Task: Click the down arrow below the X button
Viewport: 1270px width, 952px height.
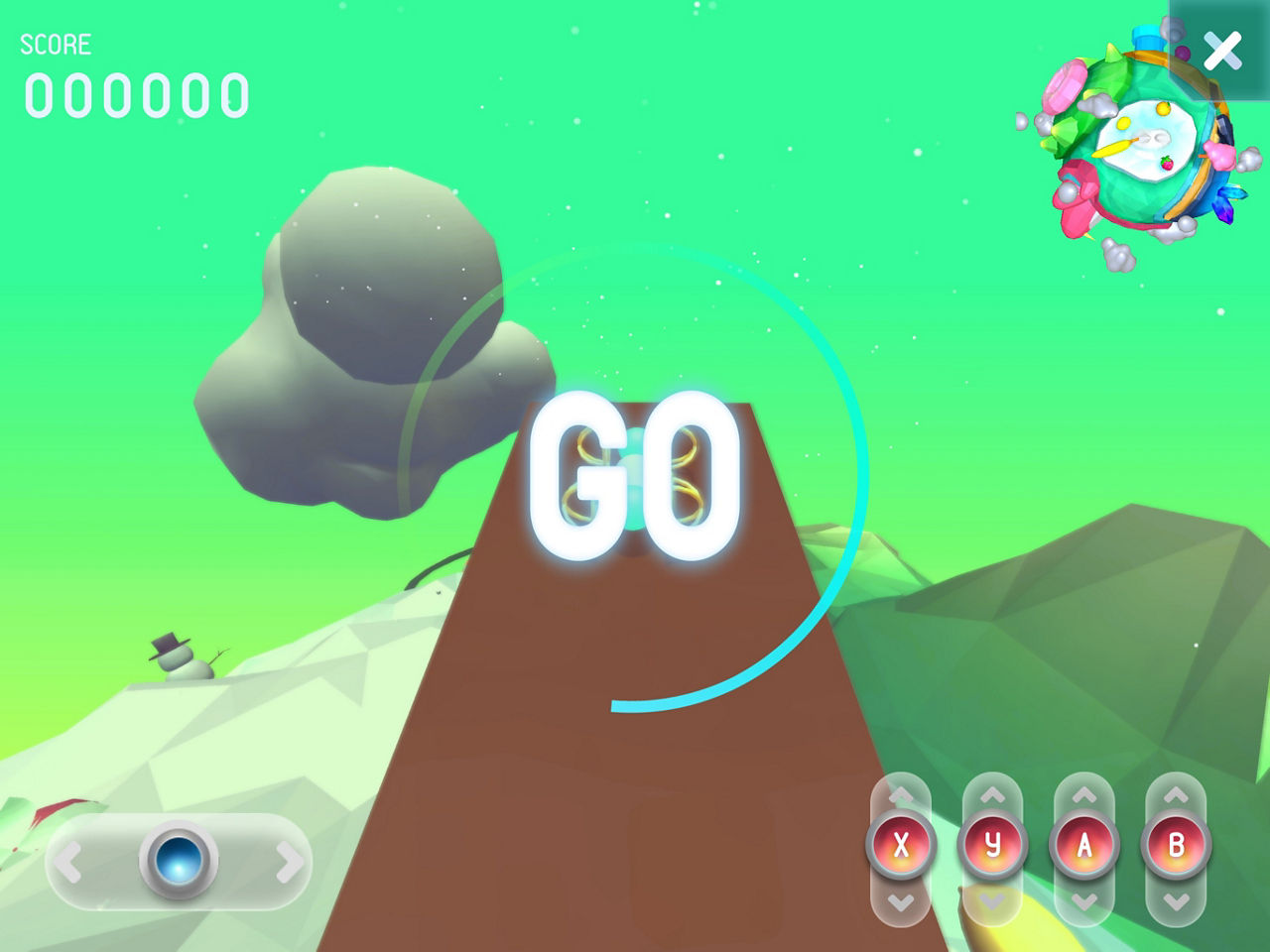Action: coord(901,901)
